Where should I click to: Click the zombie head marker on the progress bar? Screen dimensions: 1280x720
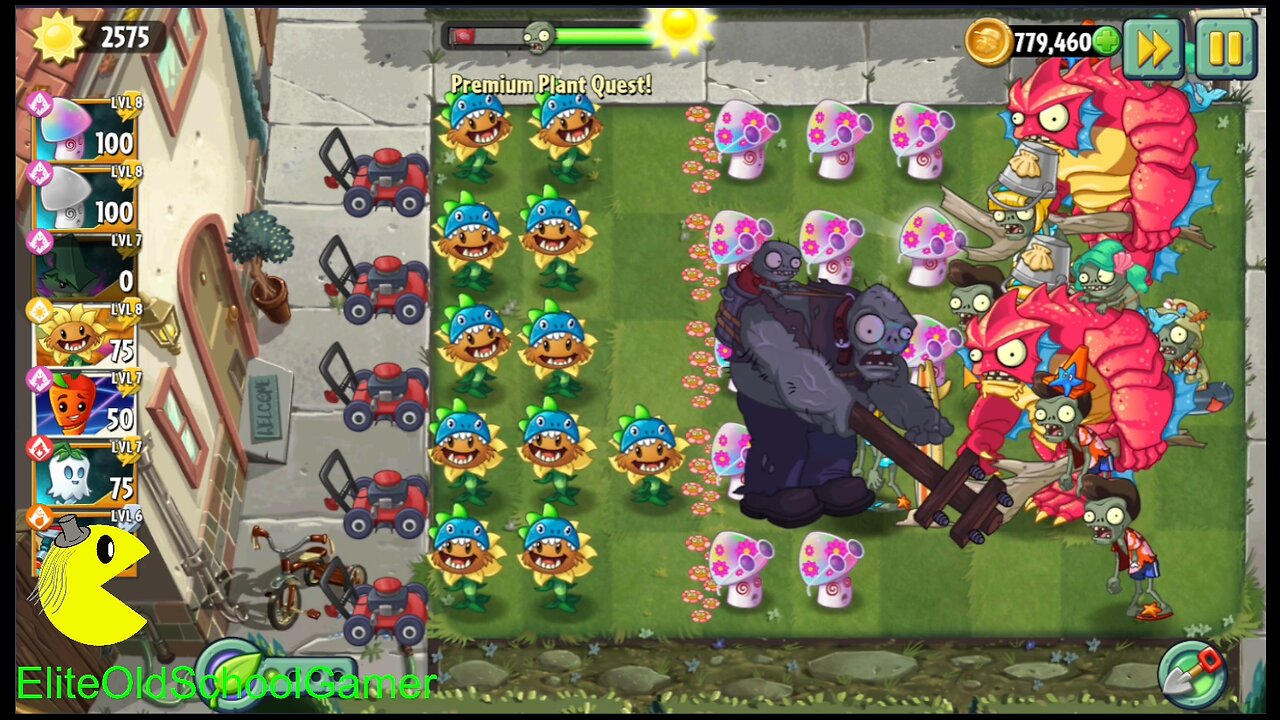coord(536,35)
